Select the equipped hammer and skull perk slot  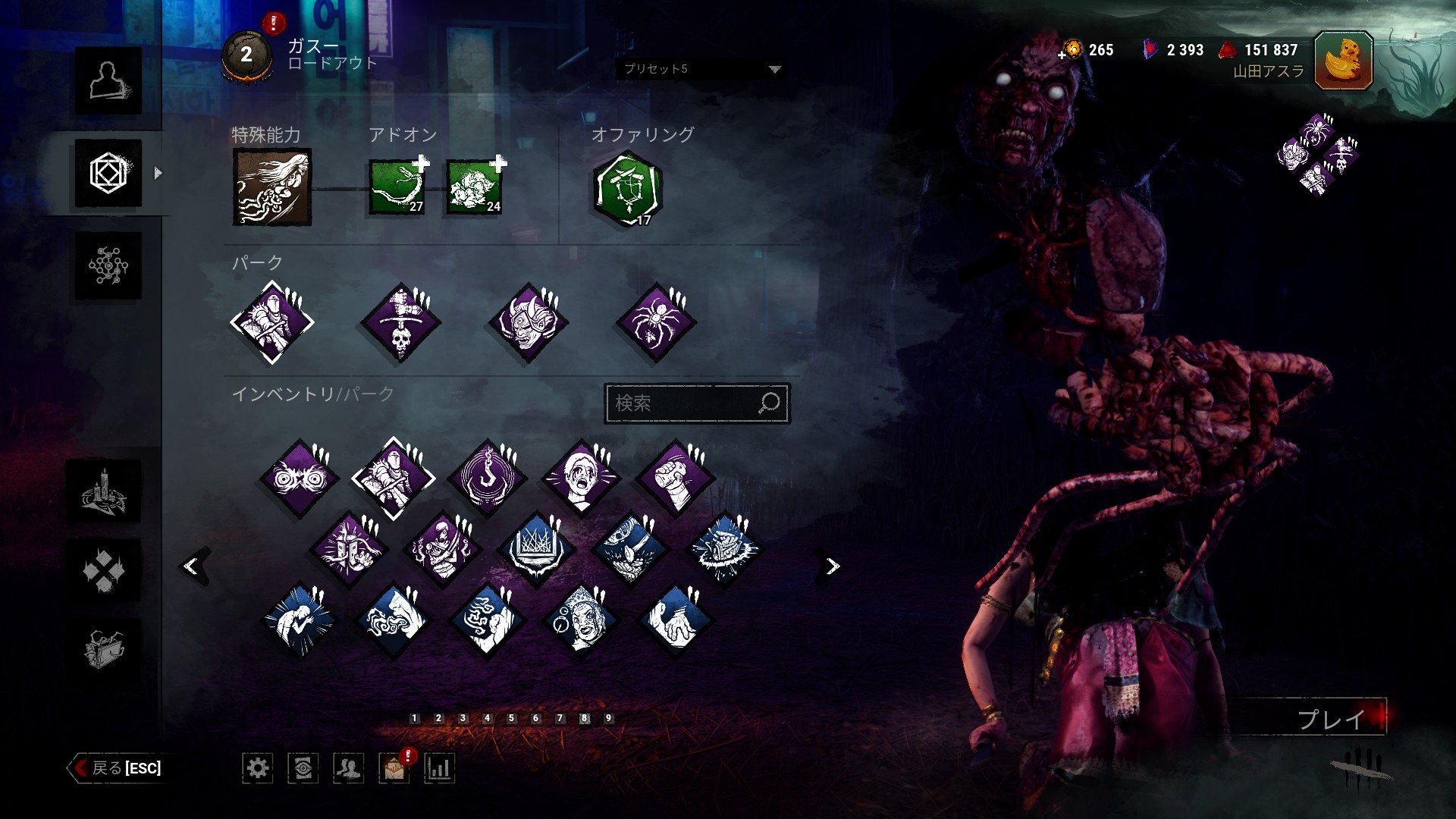[400, 323]
